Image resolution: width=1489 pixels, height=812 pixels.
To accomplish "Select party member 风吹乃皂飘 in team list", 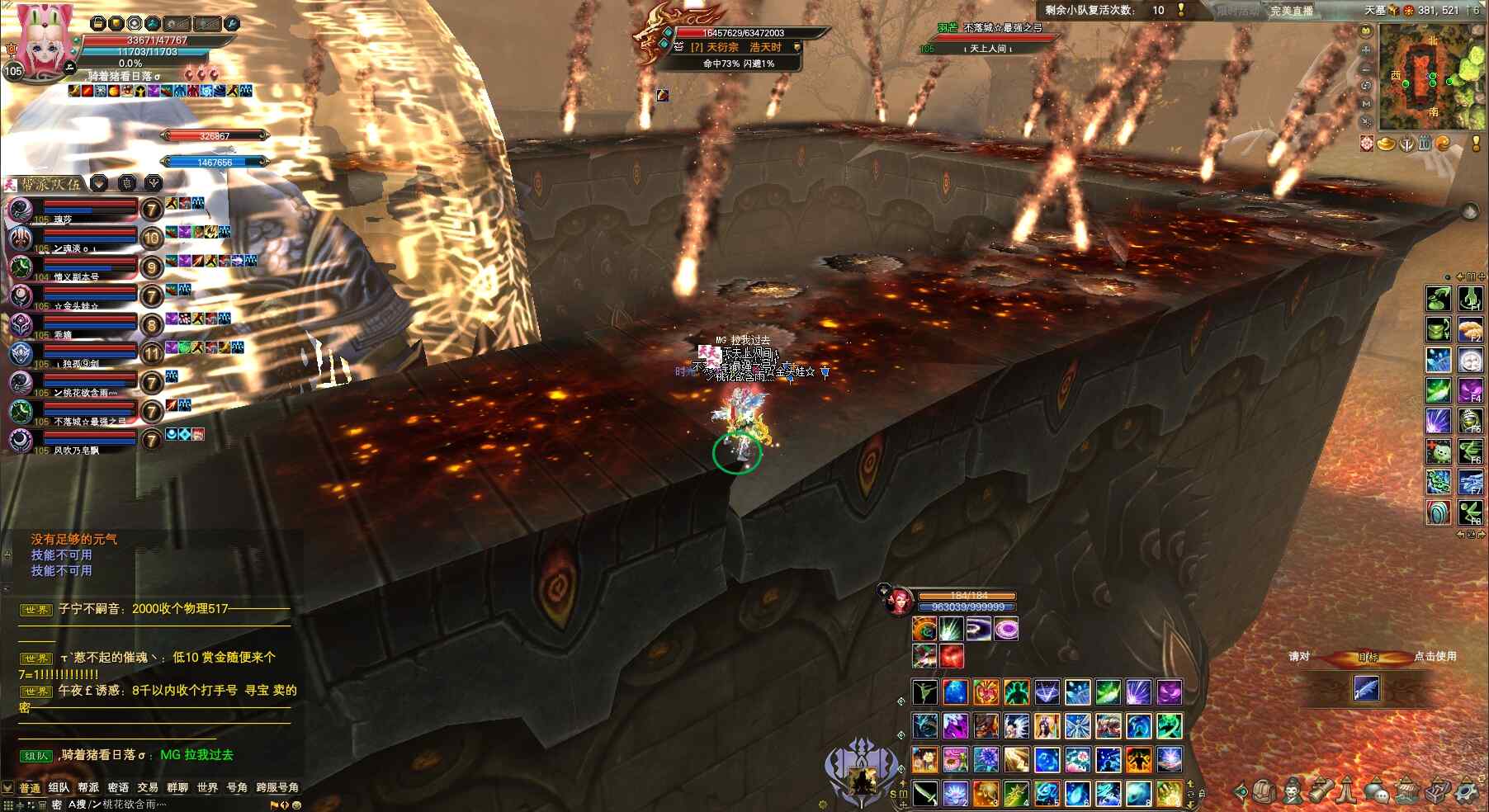I will tap(74, 441).
